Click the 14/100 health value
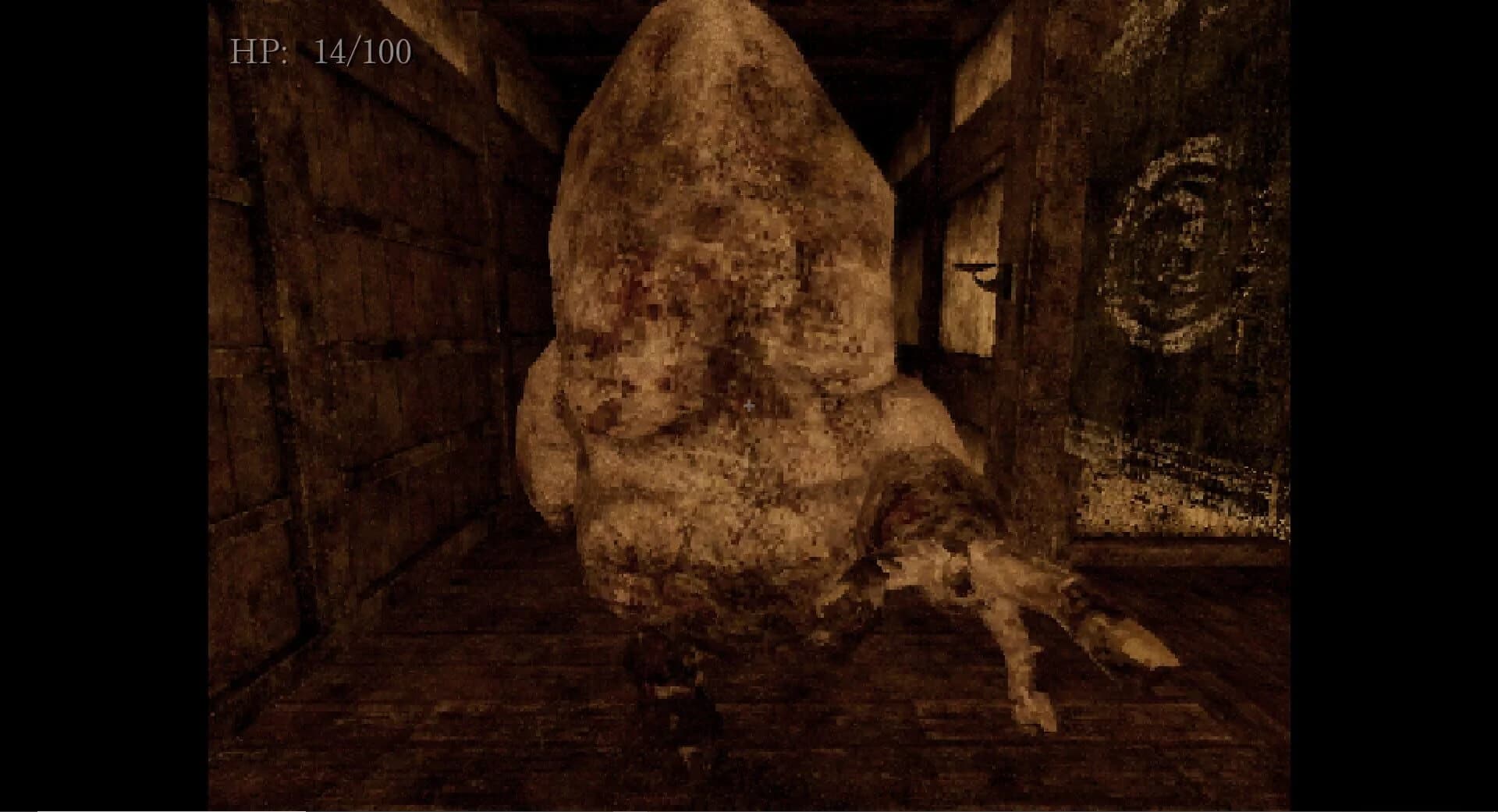Viewport: 1498px width, 812px height. [x=359, y=52]
